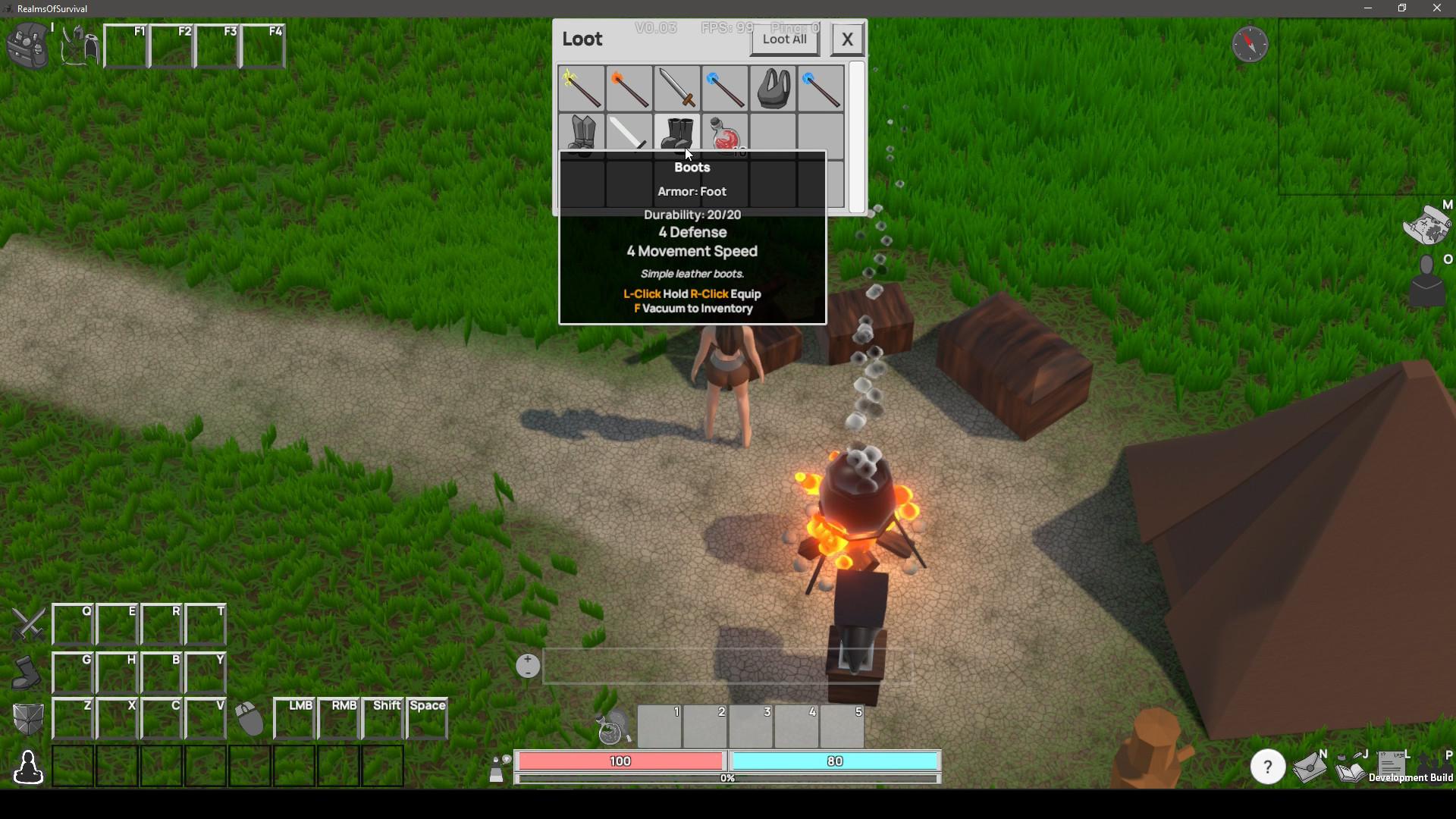Viewport: 1456px width, 819px height.
Task: Click the crossed swords combat icon
Action: [28, 624]
